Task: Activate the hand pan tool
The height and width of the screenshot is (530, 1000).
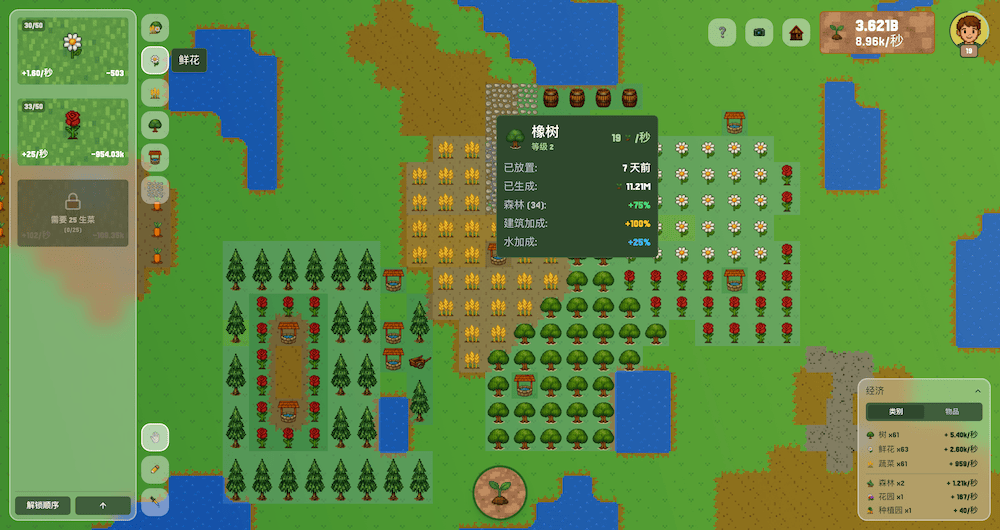Action: pyautogui.click(x=155, y=437)
